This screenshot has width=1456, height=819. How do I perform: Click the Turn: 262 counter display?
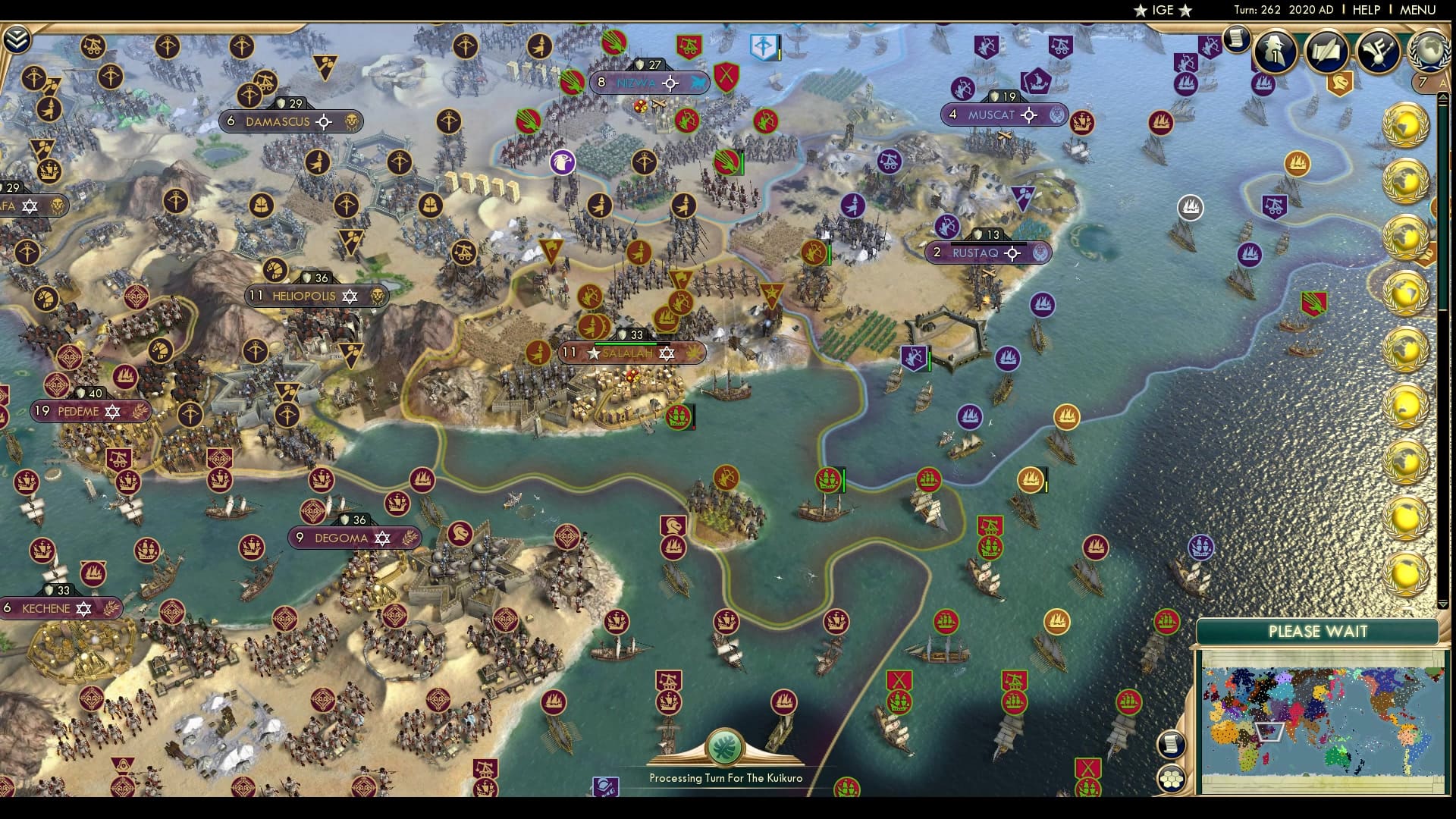(x=1269, y=11)
